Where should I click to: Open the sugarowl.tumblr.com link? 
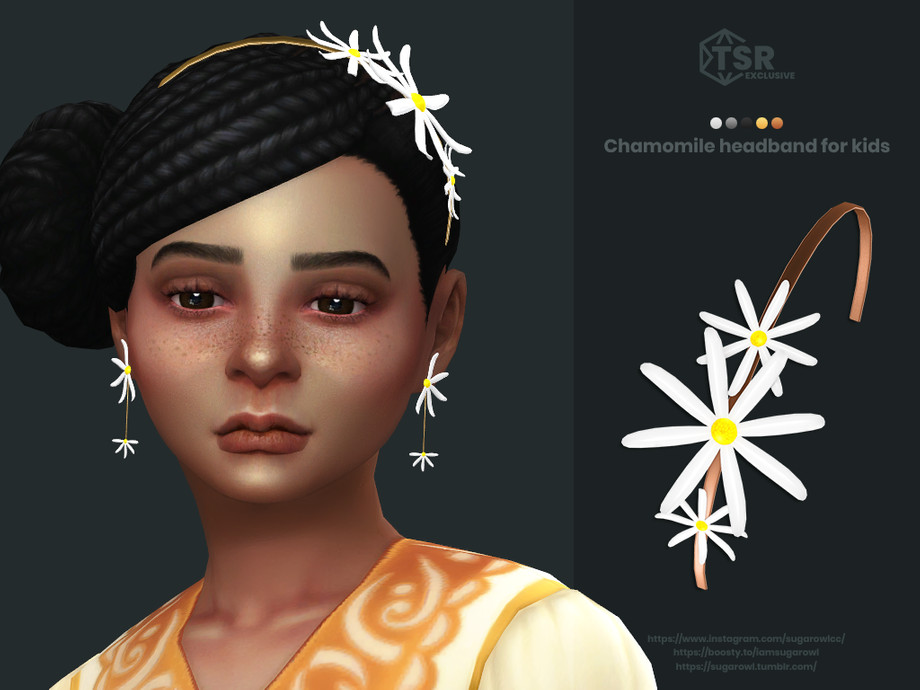tap(746, 666)
